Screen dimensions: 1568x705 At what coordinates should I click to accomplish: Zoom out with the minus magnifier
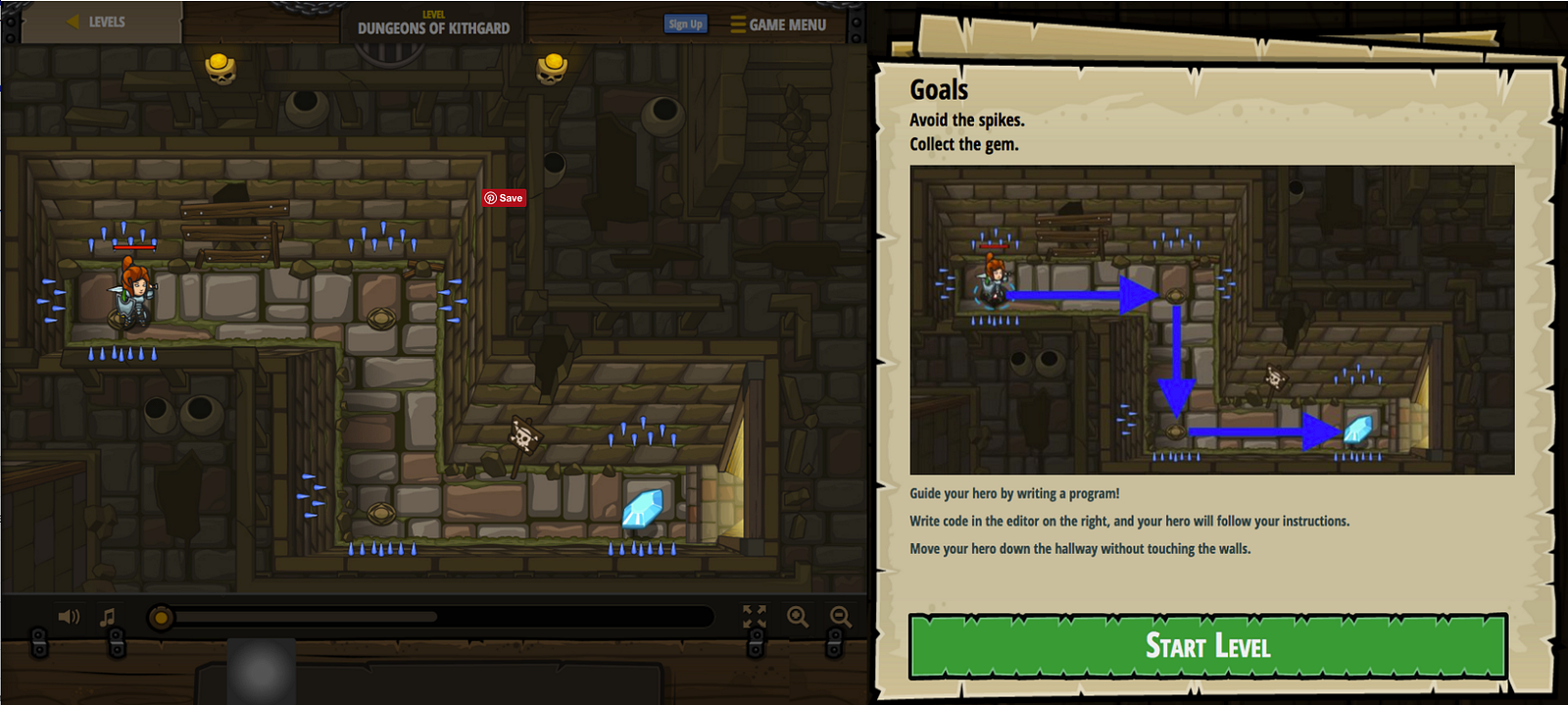(x=841, y=617)
